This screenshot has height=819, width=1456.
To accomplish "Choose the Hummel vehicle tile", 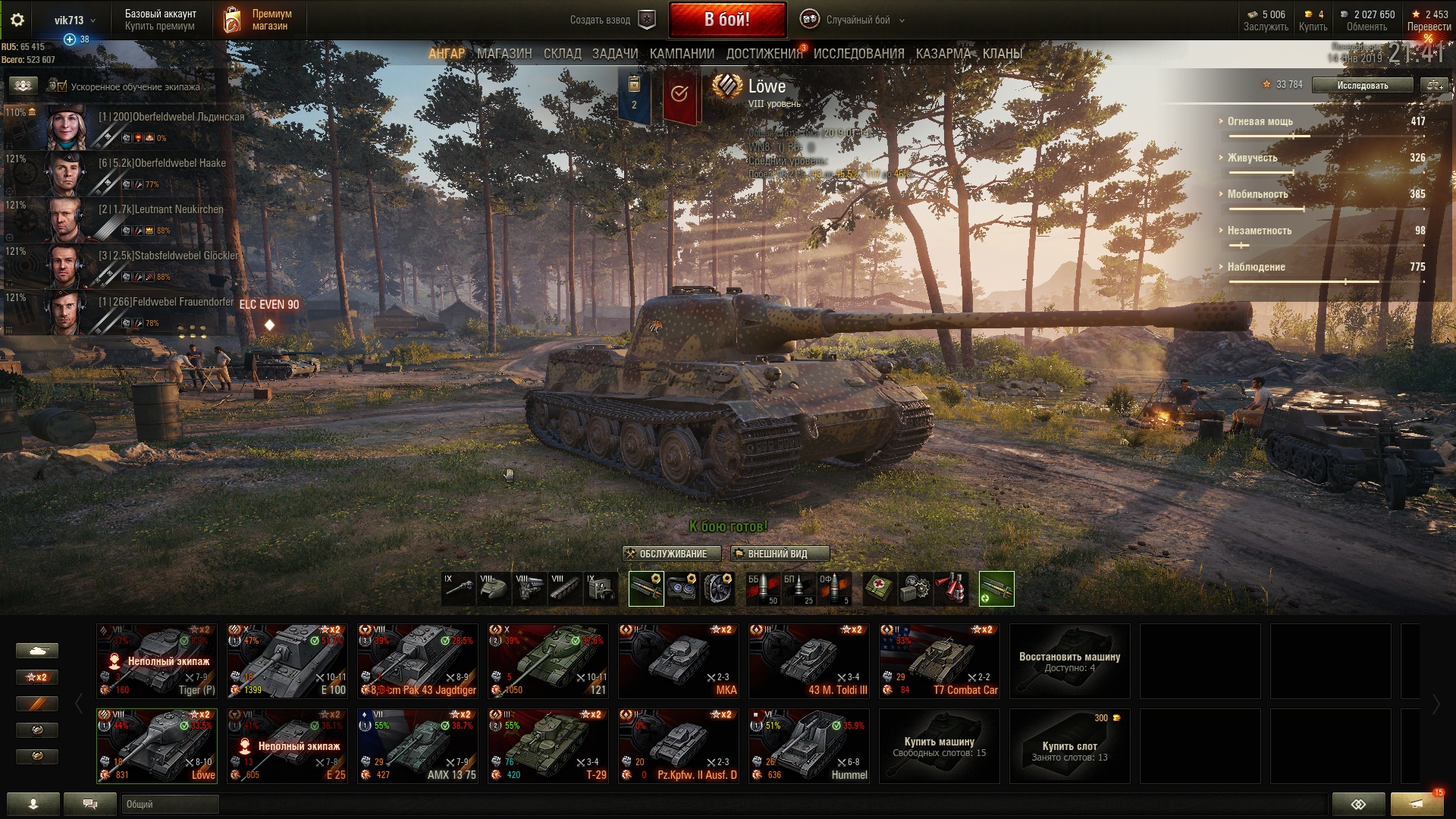I will pyautogui.click(x=809, y=745).
